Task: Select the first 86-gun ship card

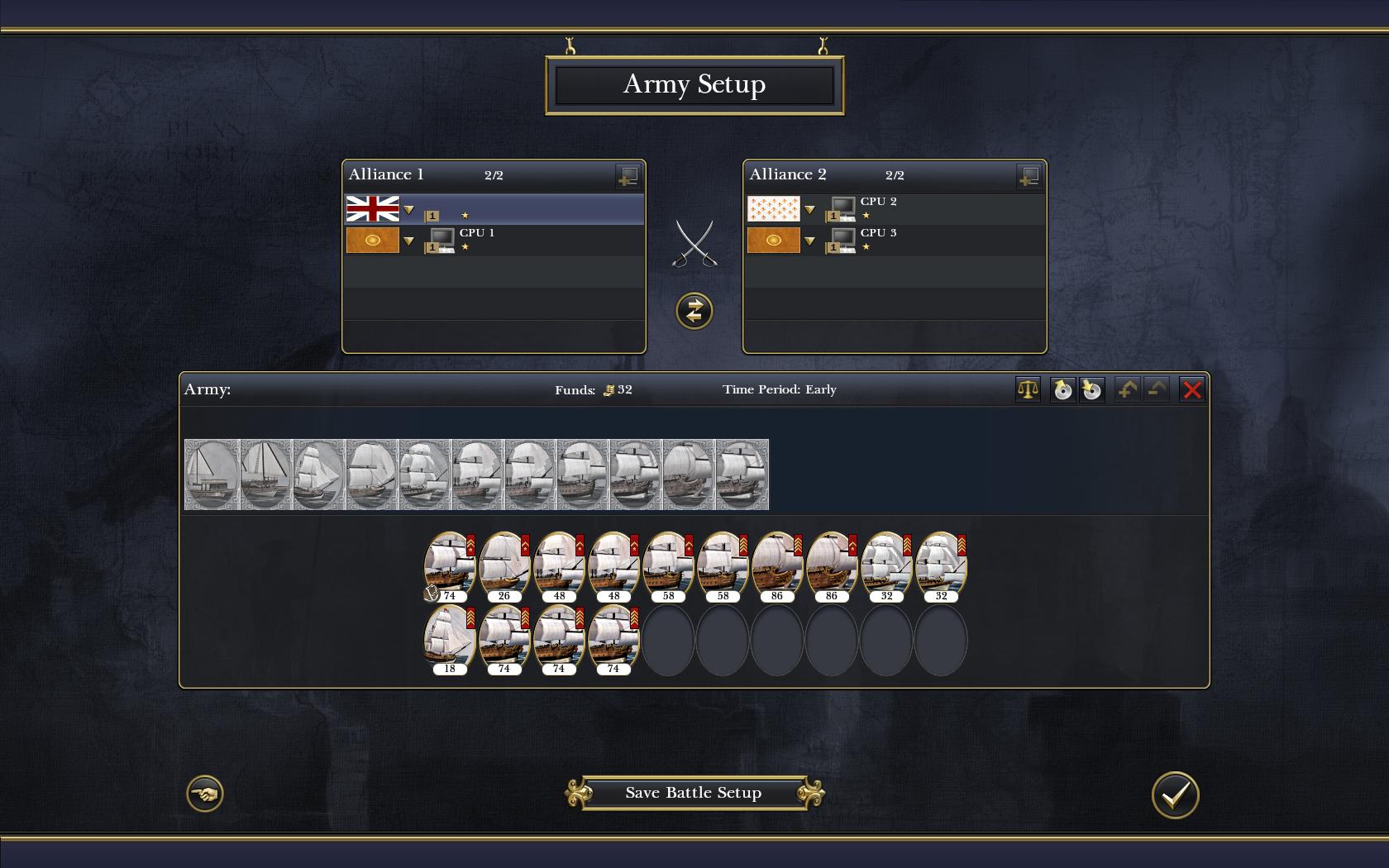Action: (777, 564)
